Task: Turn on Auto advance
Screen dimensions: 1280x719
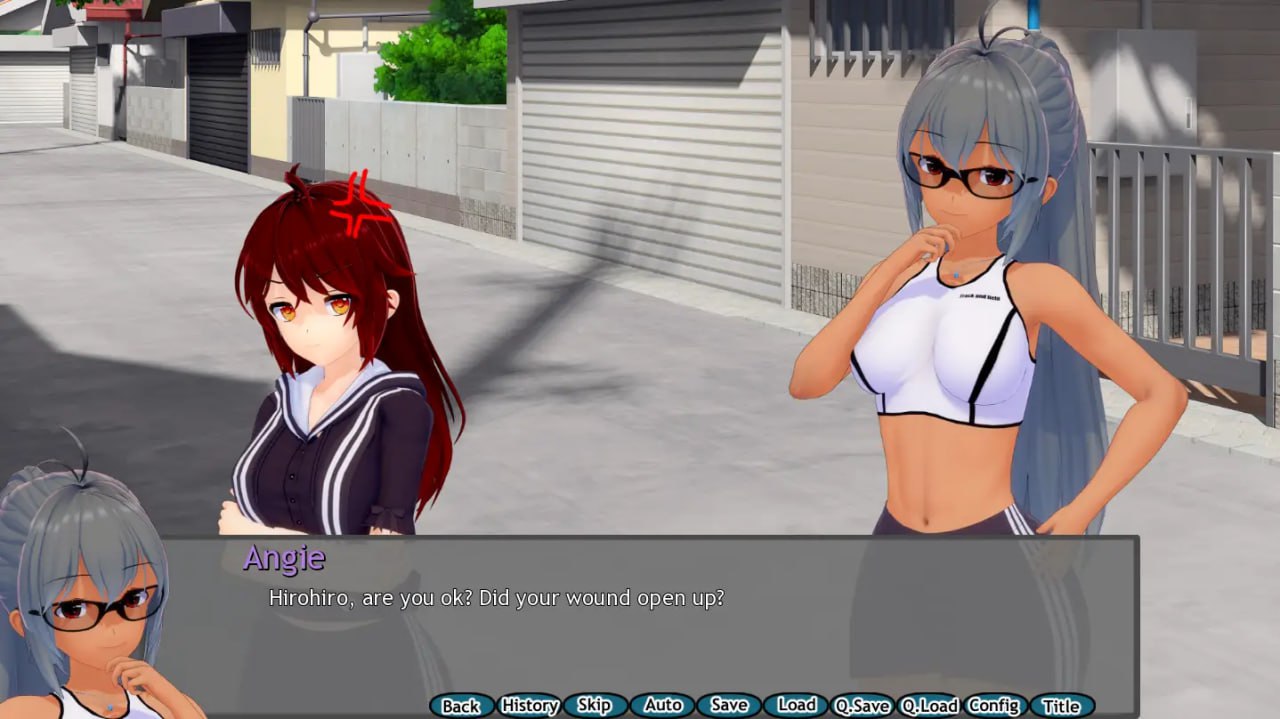Action: [662, 706]
